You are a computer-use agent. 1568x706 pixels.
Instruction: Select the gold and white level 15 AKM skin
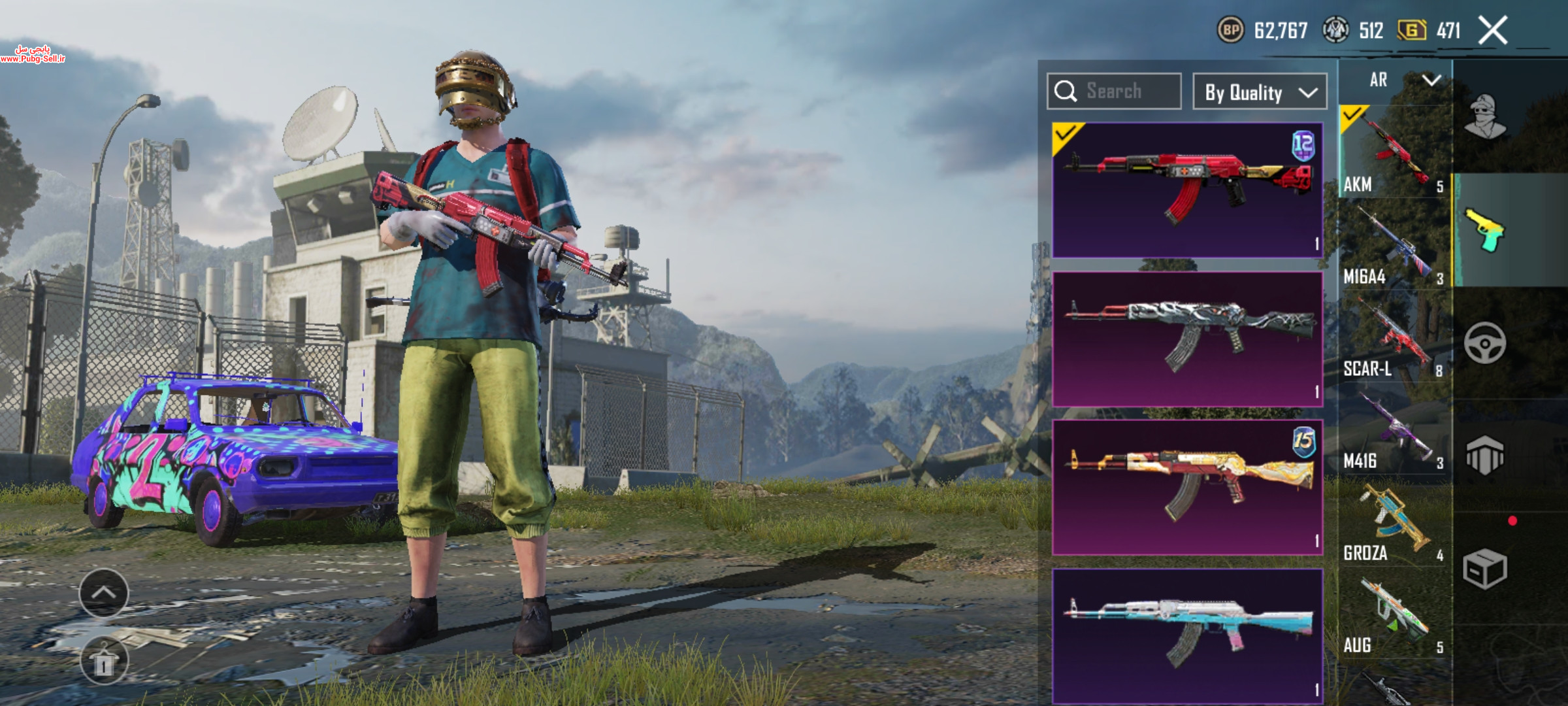coord(1187,487)
